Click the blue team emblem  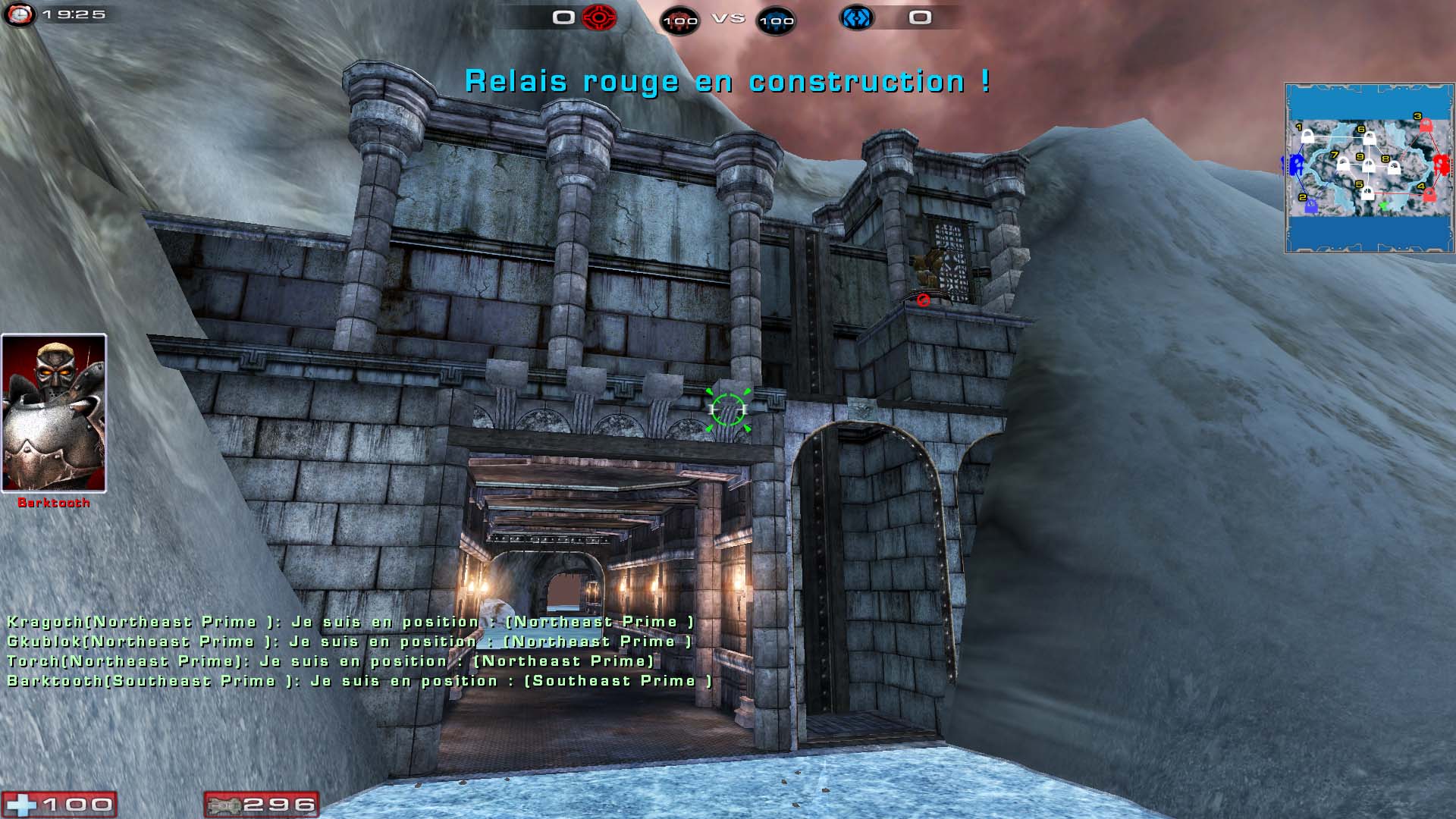click(x=856, y=17)
